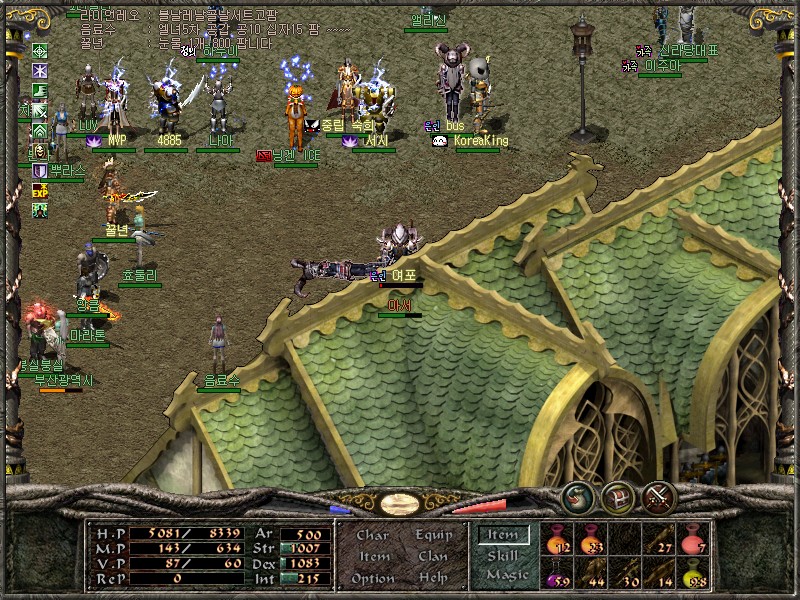Switch to the Magic quickbar tab
The image size is (800, 600).
tap(506, 576)
